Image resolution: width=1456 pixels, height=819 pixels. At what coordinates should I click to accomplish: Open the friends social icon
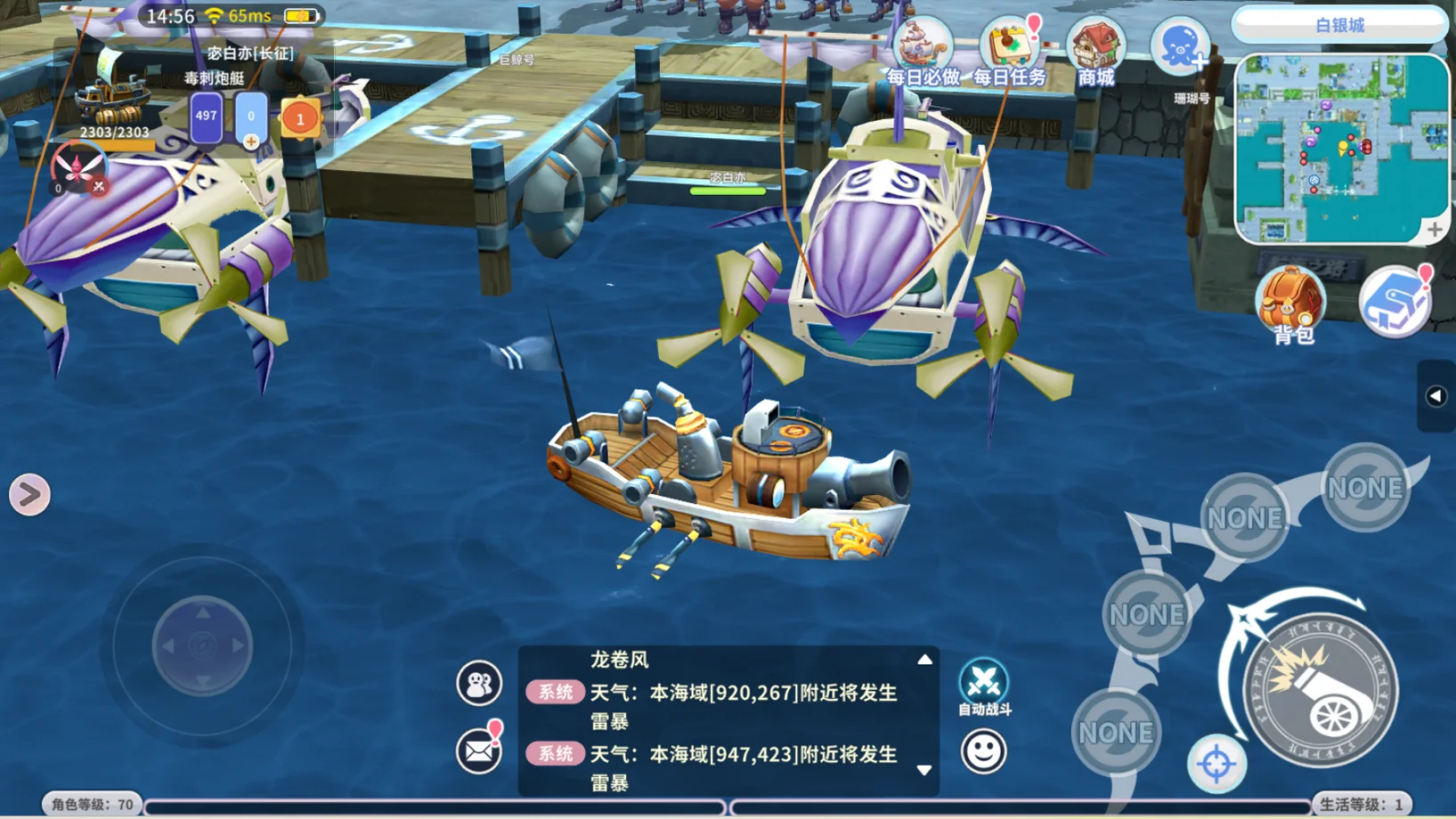pyautogui.click(x=478, y=684)
